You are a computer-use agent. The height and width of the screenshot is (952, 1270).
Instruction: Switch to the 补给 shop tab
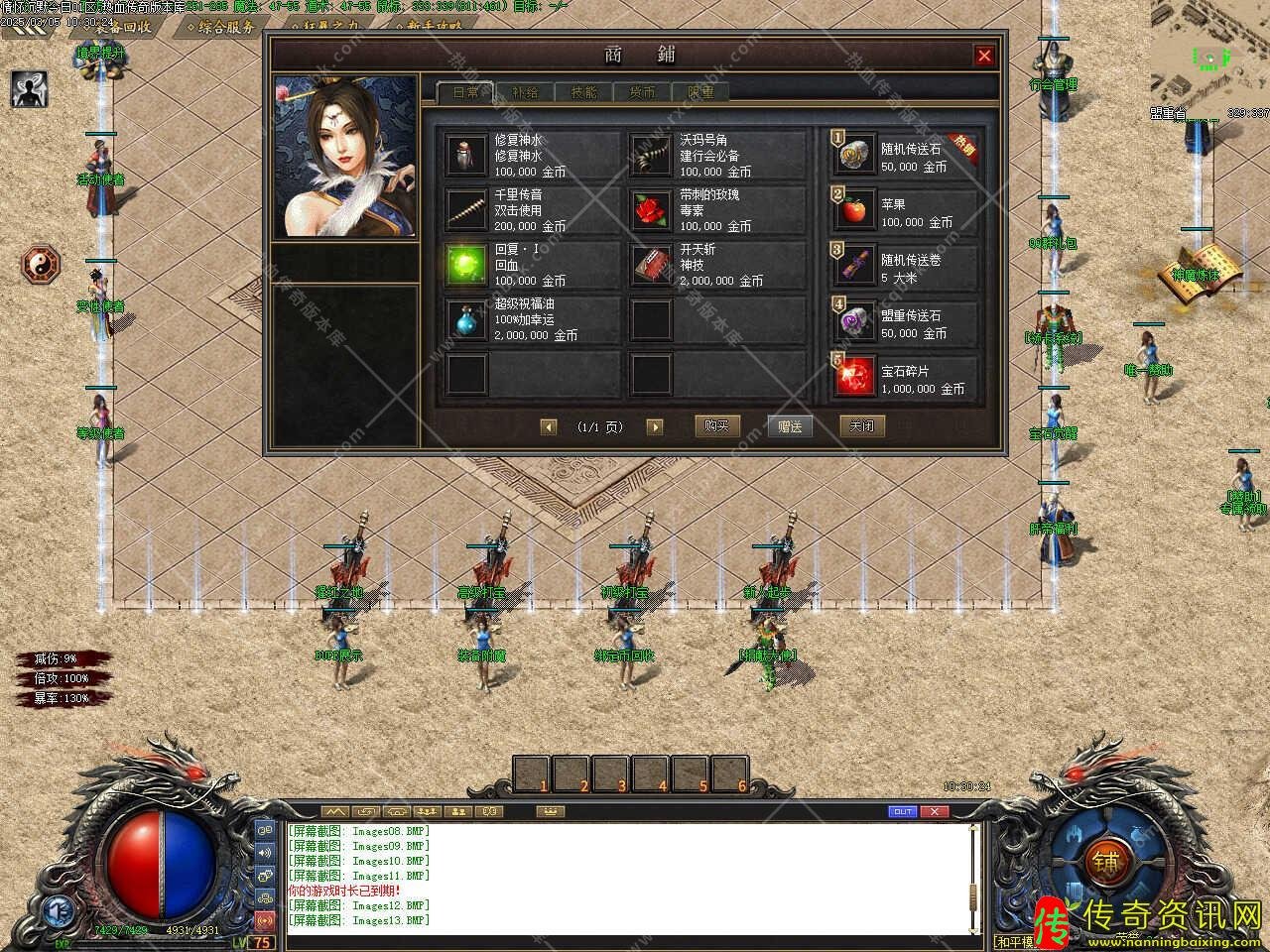click(x=525, y=92)
